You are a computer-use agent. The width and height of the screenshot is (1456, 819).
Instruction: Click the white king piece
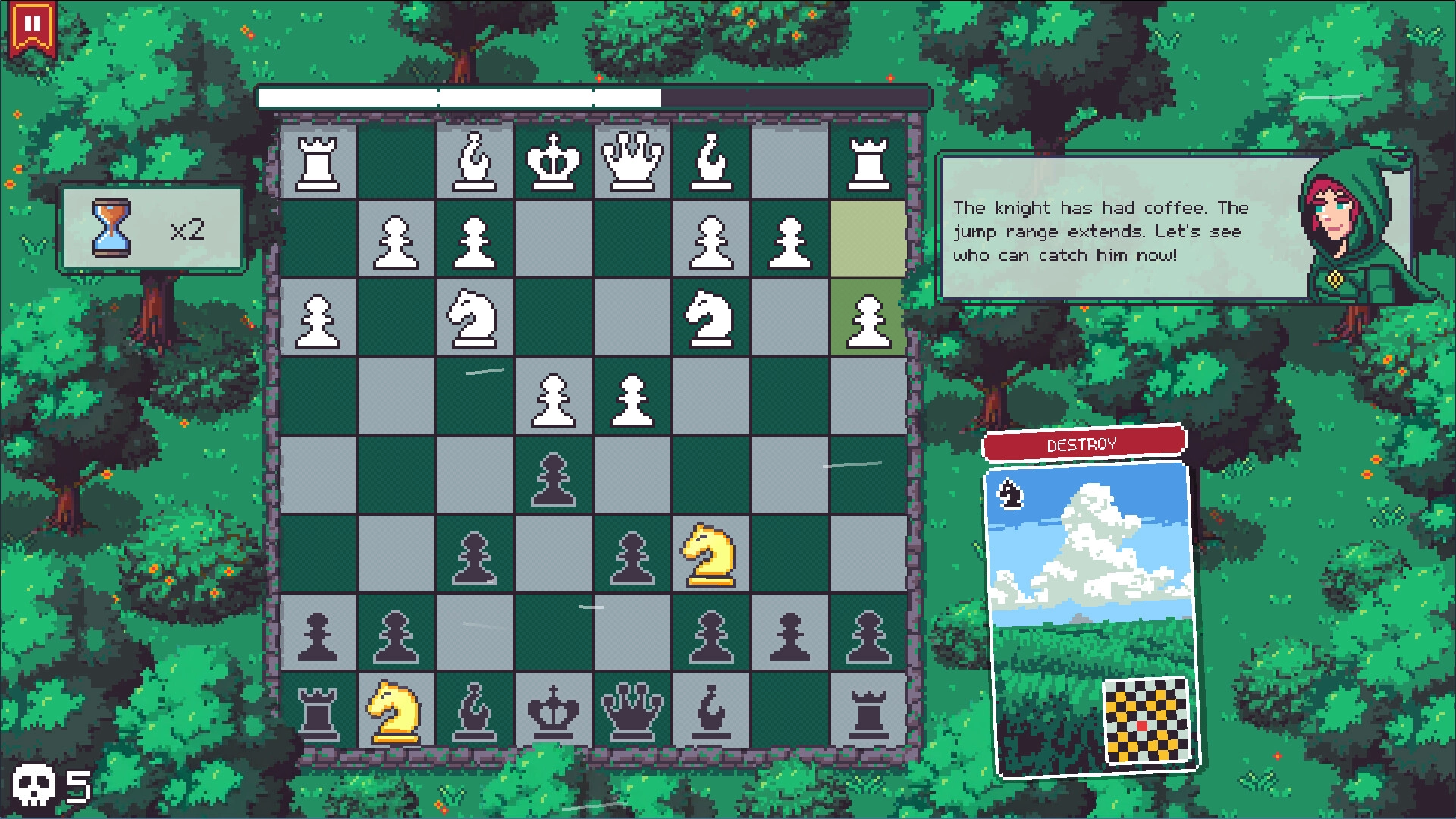[552, 159]
